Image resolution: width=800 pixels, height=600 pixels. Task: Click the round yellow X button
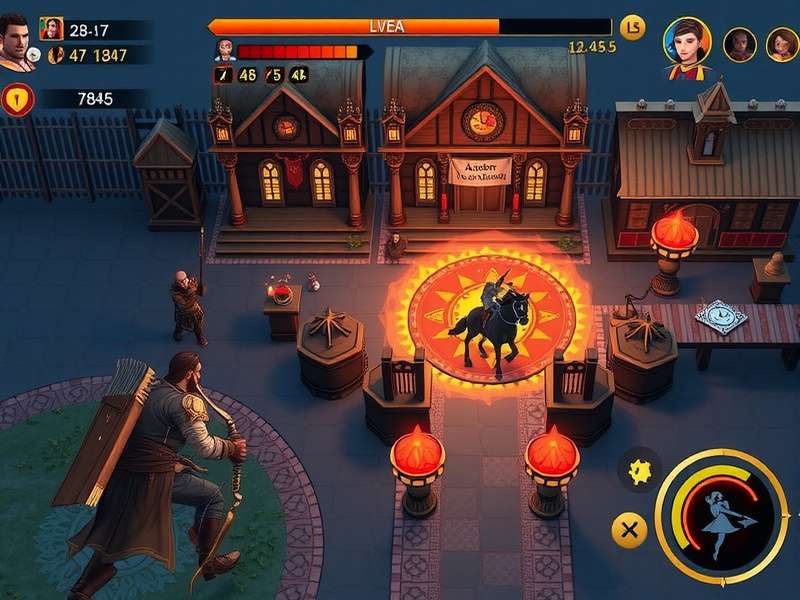click(629, 530)
